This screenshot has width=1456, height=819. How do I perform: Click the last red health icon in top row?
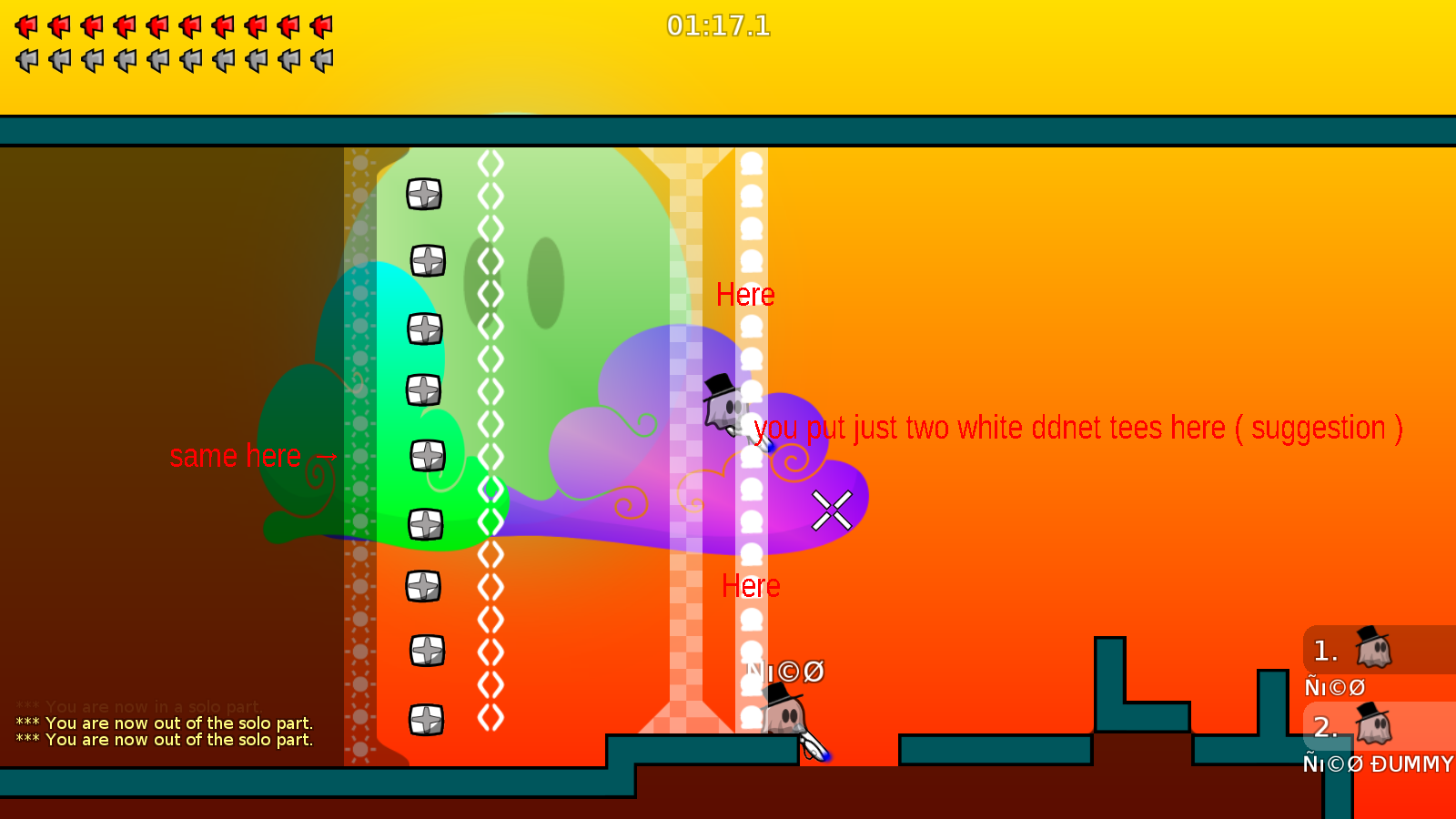(320, 25)
